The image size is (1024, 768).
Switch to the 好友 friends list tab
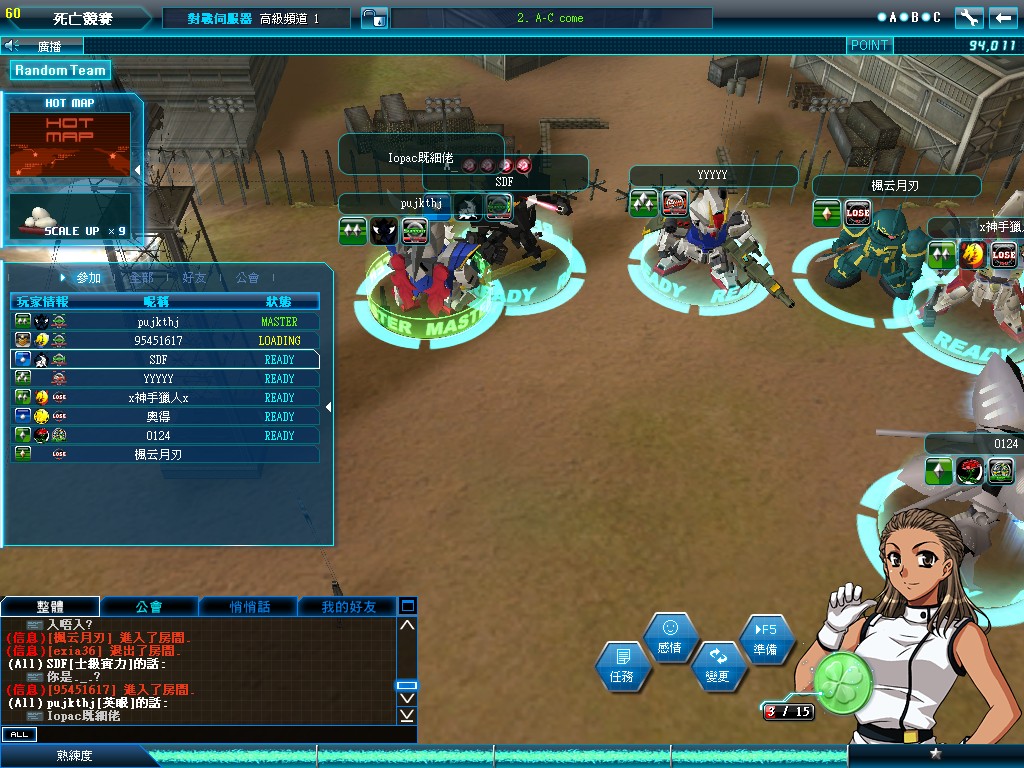(x=195, y=278)
